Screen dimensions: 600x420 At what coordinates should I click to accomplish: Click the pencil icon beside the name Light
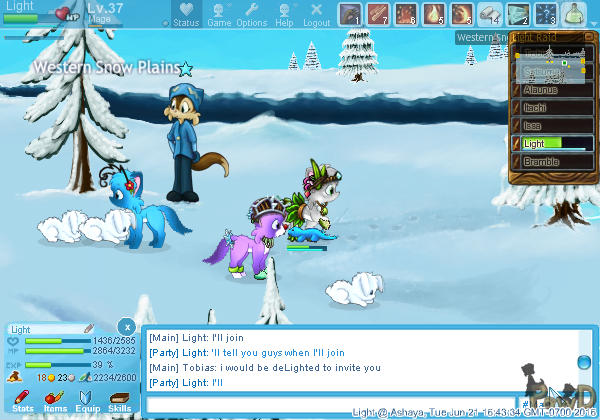coord(88,328)
